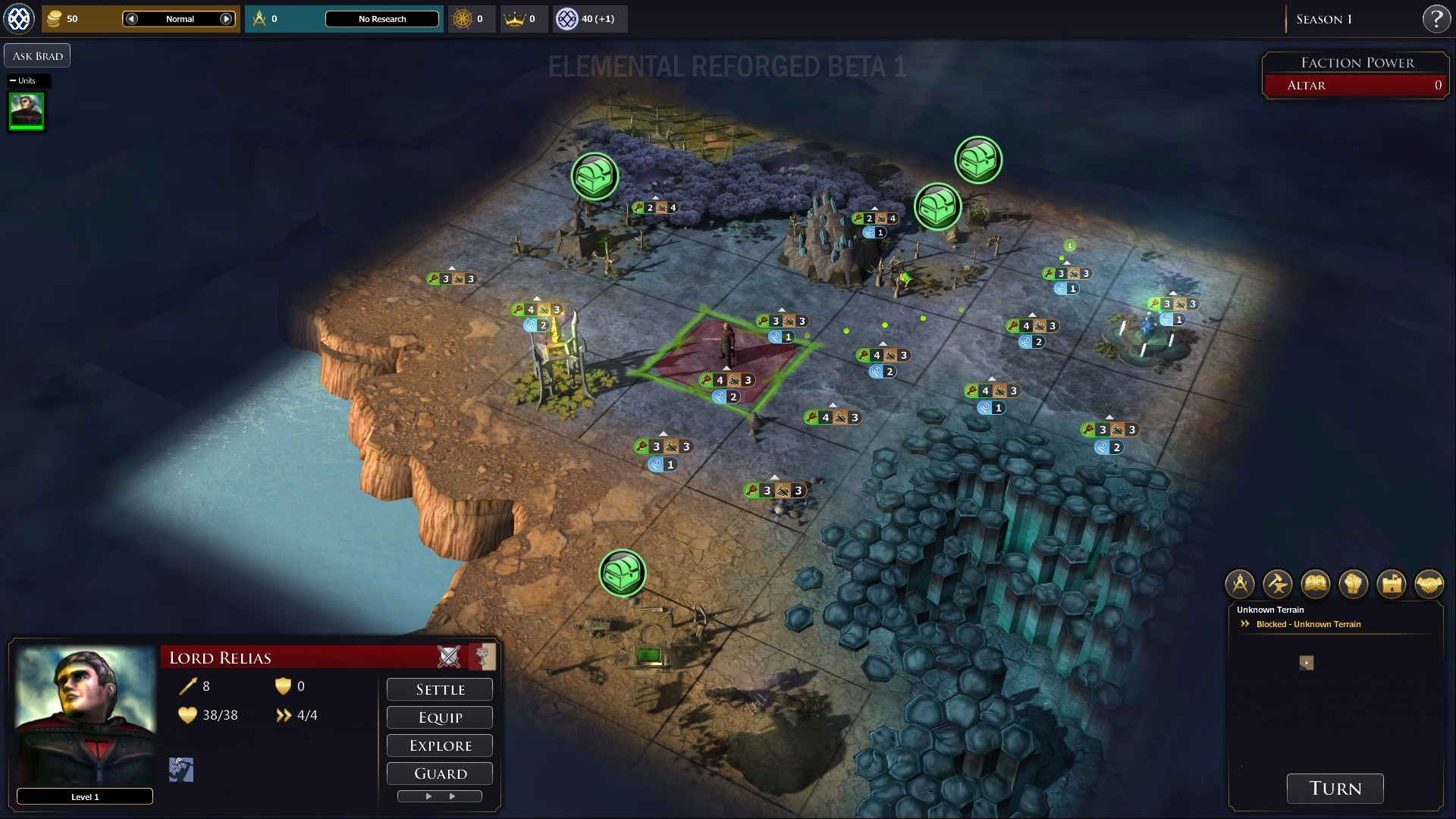This screenshot has width=1456, height=819.
Task: Click the crossed swords shield icon
Action: click(449, 657)
